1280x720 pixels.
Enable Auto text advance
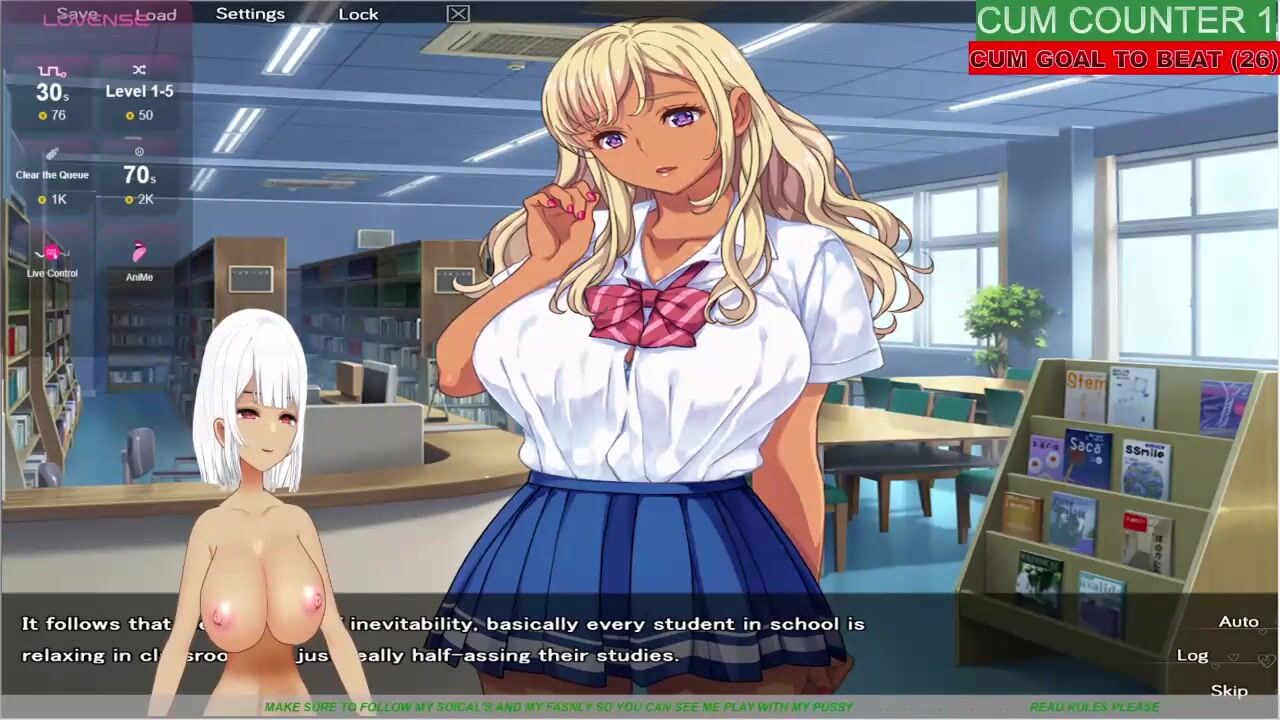[1238, 622]
